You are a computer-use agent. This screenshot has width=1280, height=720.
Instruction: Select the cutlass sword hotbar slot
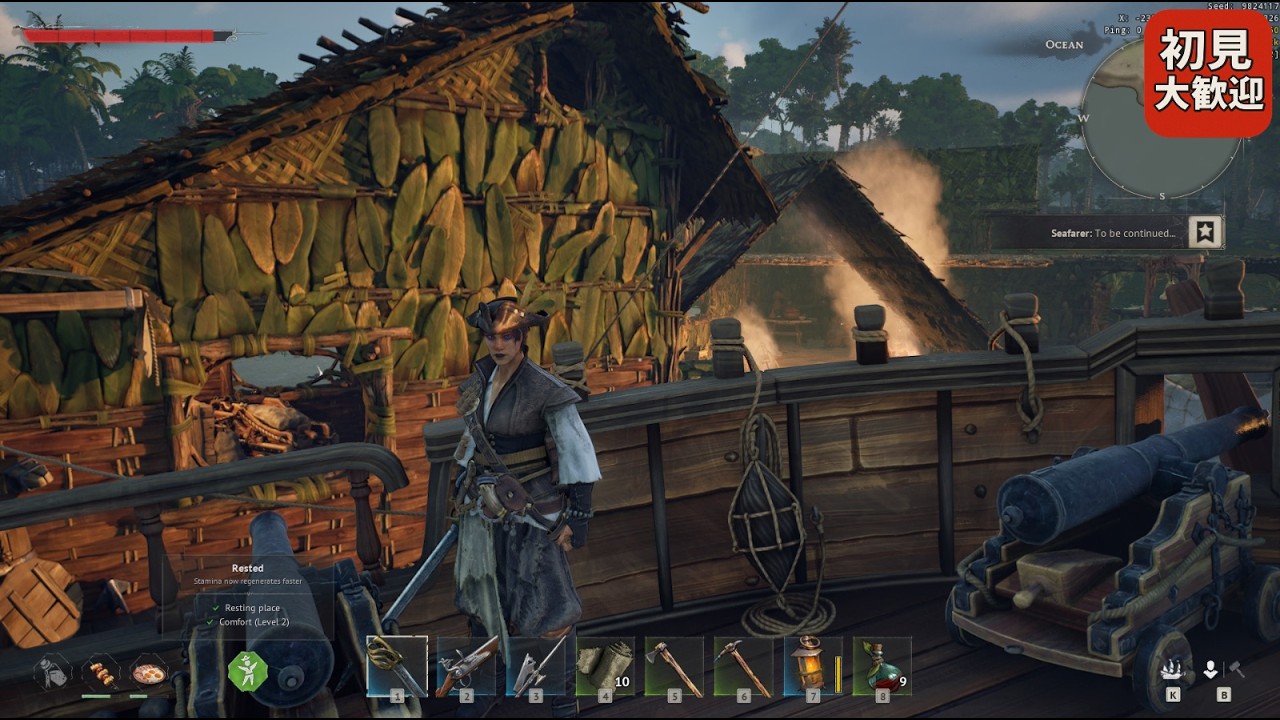[397, 666]
